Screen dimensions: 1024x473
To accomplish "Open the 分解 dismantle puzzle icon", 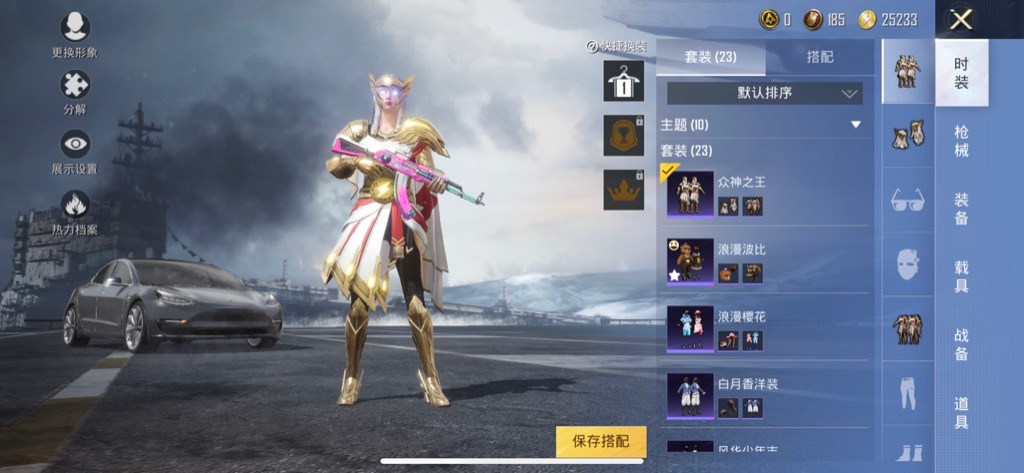I will pyautogui.click(x=75, y=87).
